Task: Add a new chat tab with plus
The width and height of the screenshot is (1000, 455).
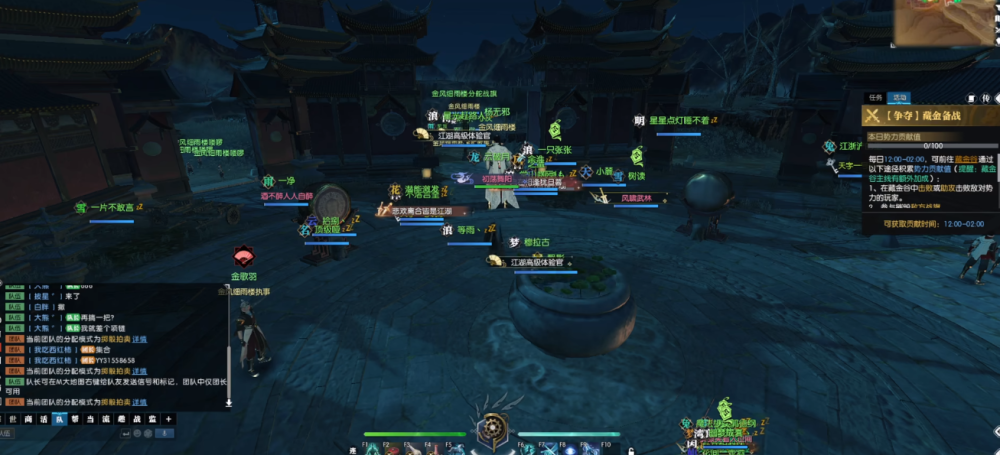Action: [x=168, y=419]
